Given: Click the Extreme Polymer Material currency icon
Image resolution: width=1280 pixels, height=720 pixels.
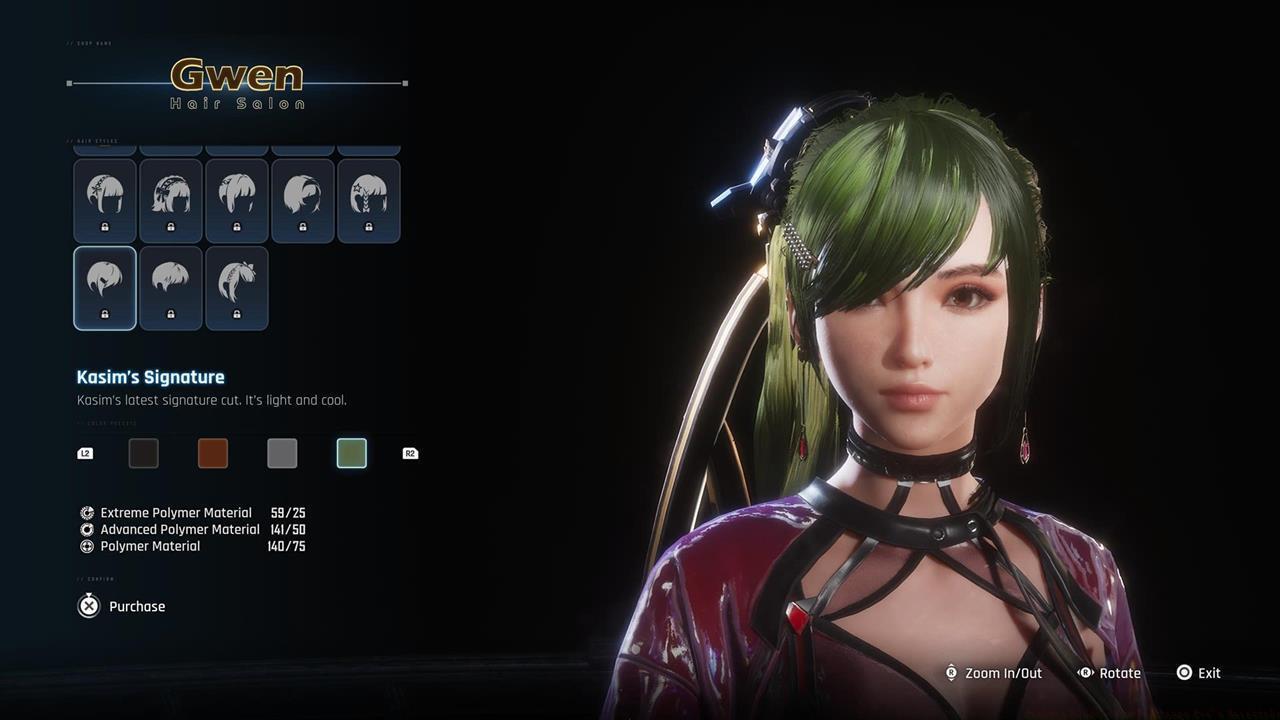Looking at the screenshot, I should pyautogui.click(x=88, y=512).
